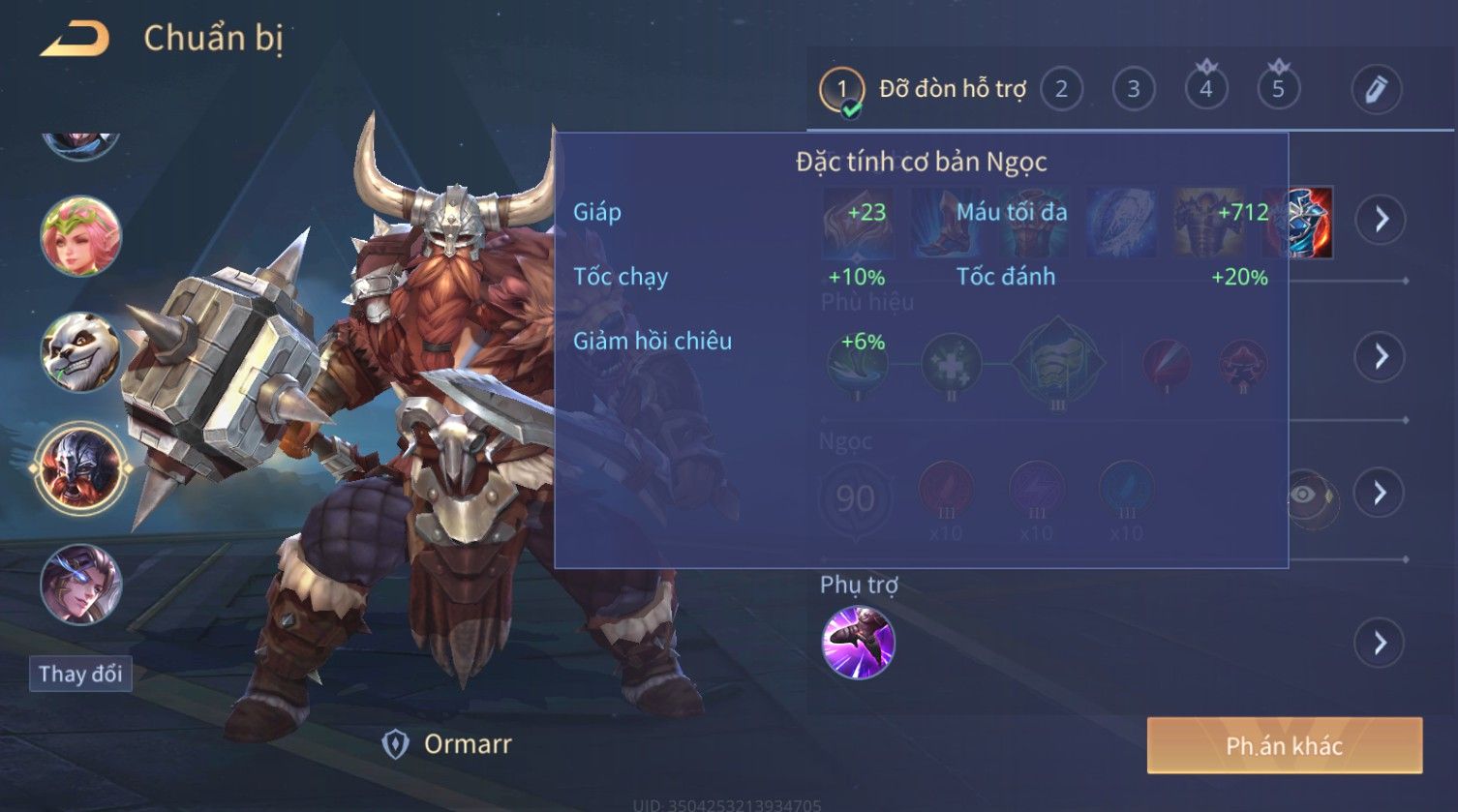
Task: Go back using the return arrow
Action: [x=75, y=40]
